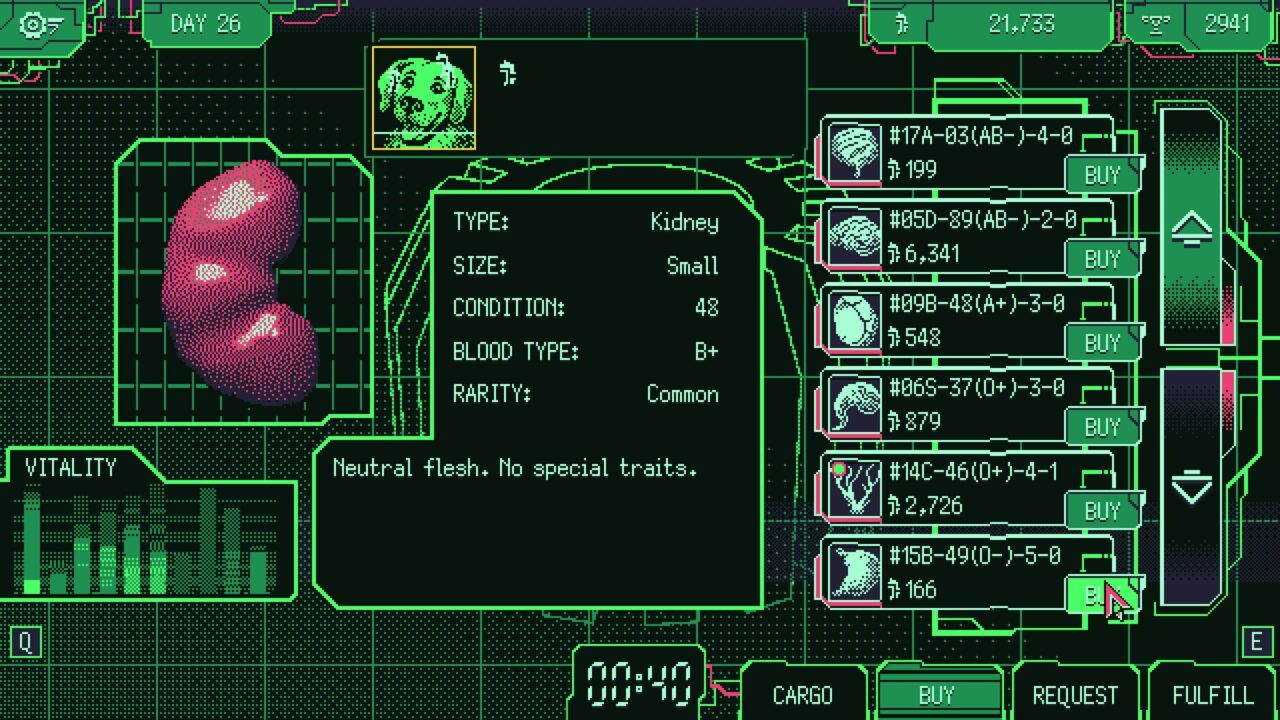Purchase organ #14C-46(O+) costing 2,726
Image resolution: width=1280 pixels, height=720 pixels.
point(1102,511)
